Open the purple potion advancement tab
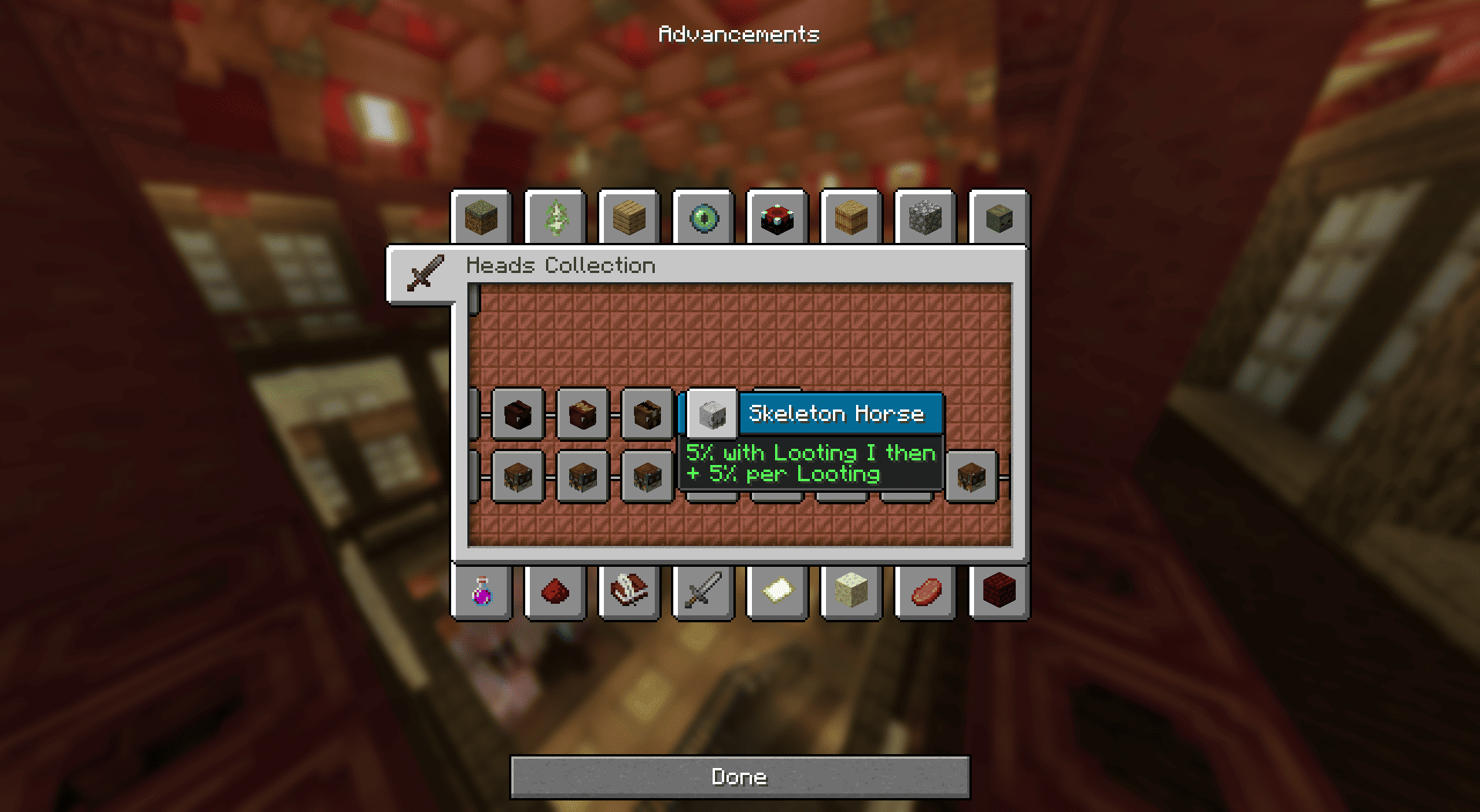The width and height of the screenshot is (1480, 812). click(x=481, y=592)
